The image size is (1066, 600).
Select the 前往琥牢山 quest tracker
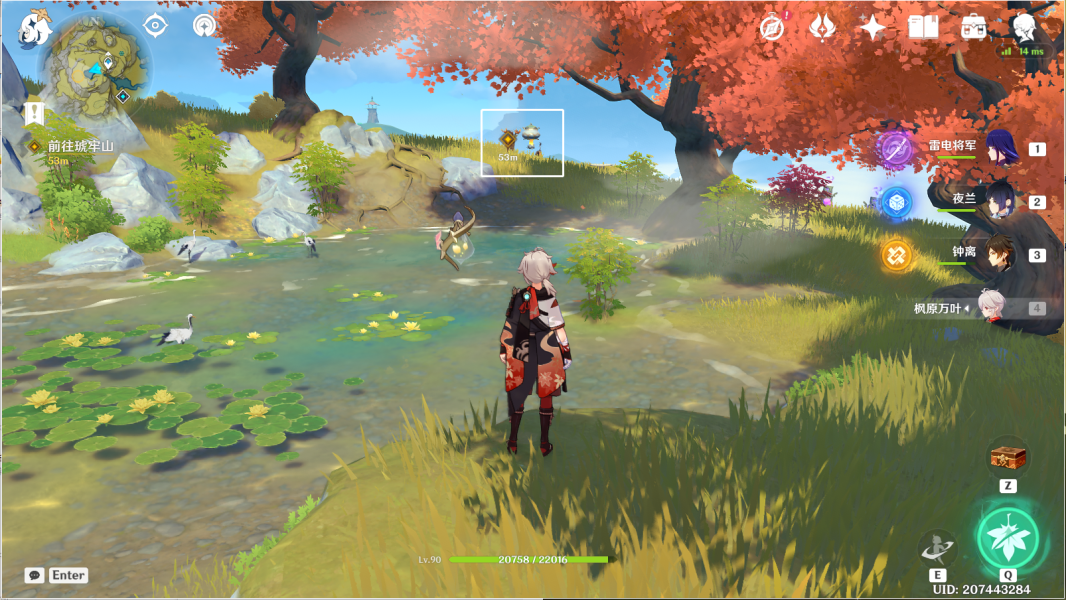click(80, 146)
